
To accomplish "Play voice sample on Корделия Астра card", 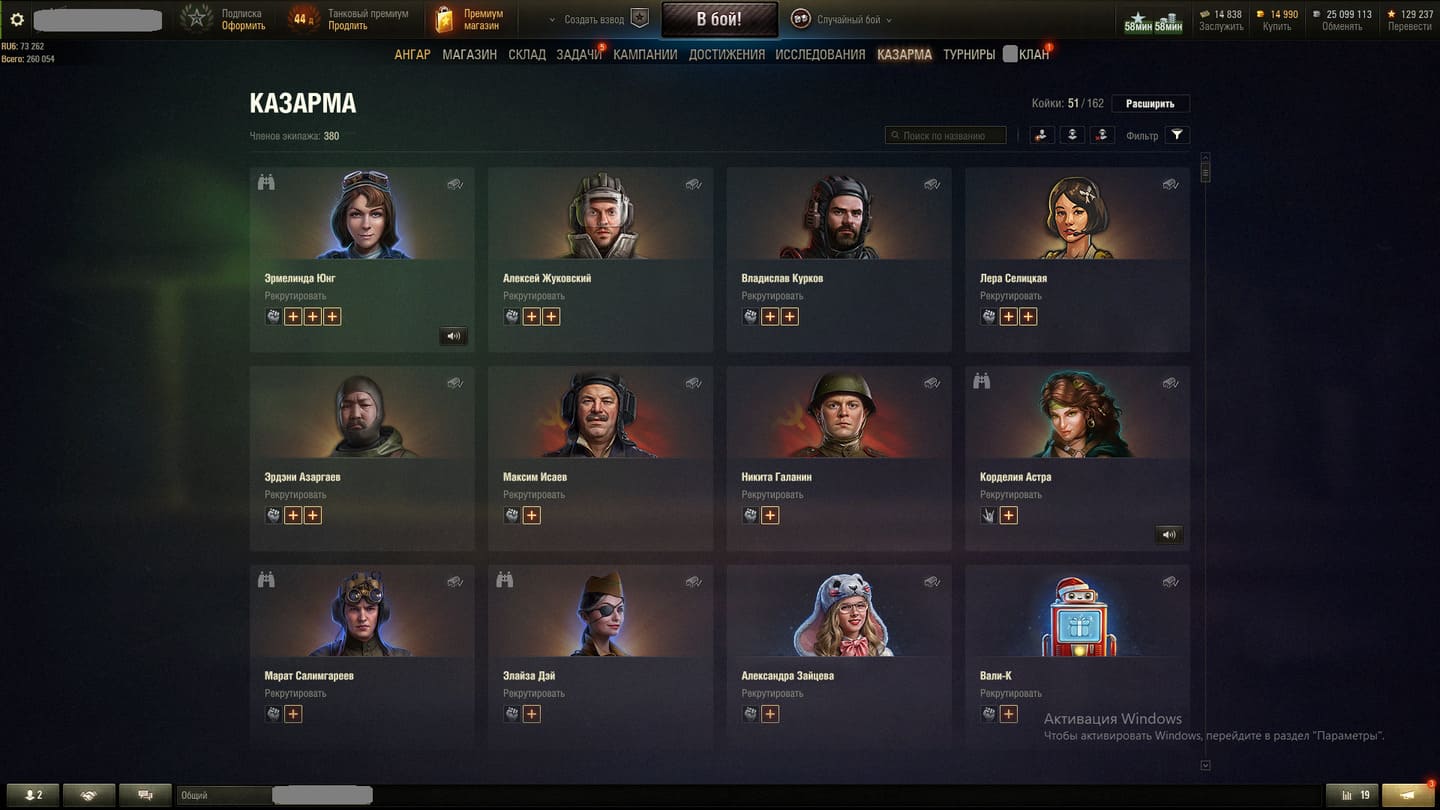I will tap(1169, 535).
